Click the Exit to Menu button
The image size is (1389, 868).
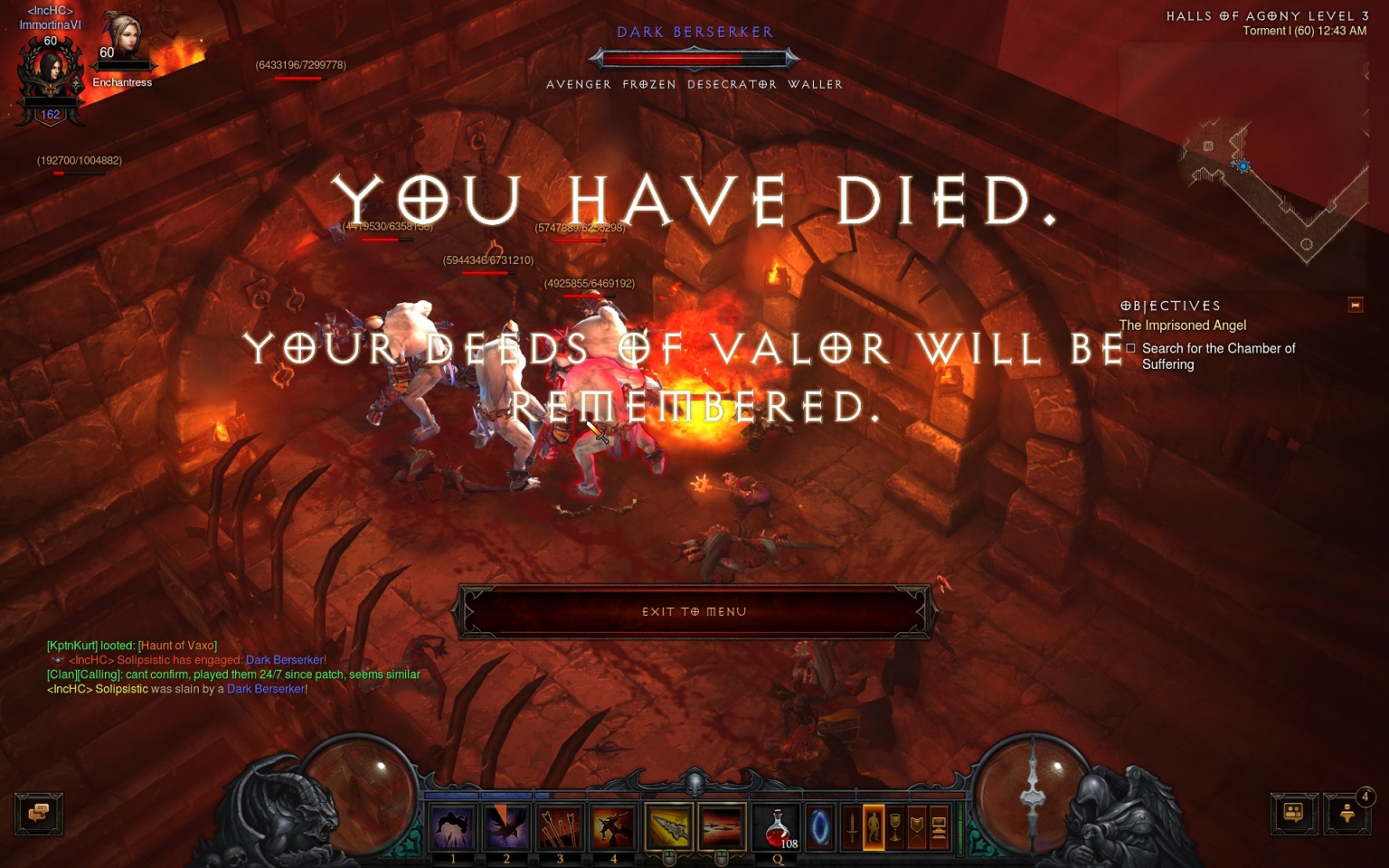[694, 612]
